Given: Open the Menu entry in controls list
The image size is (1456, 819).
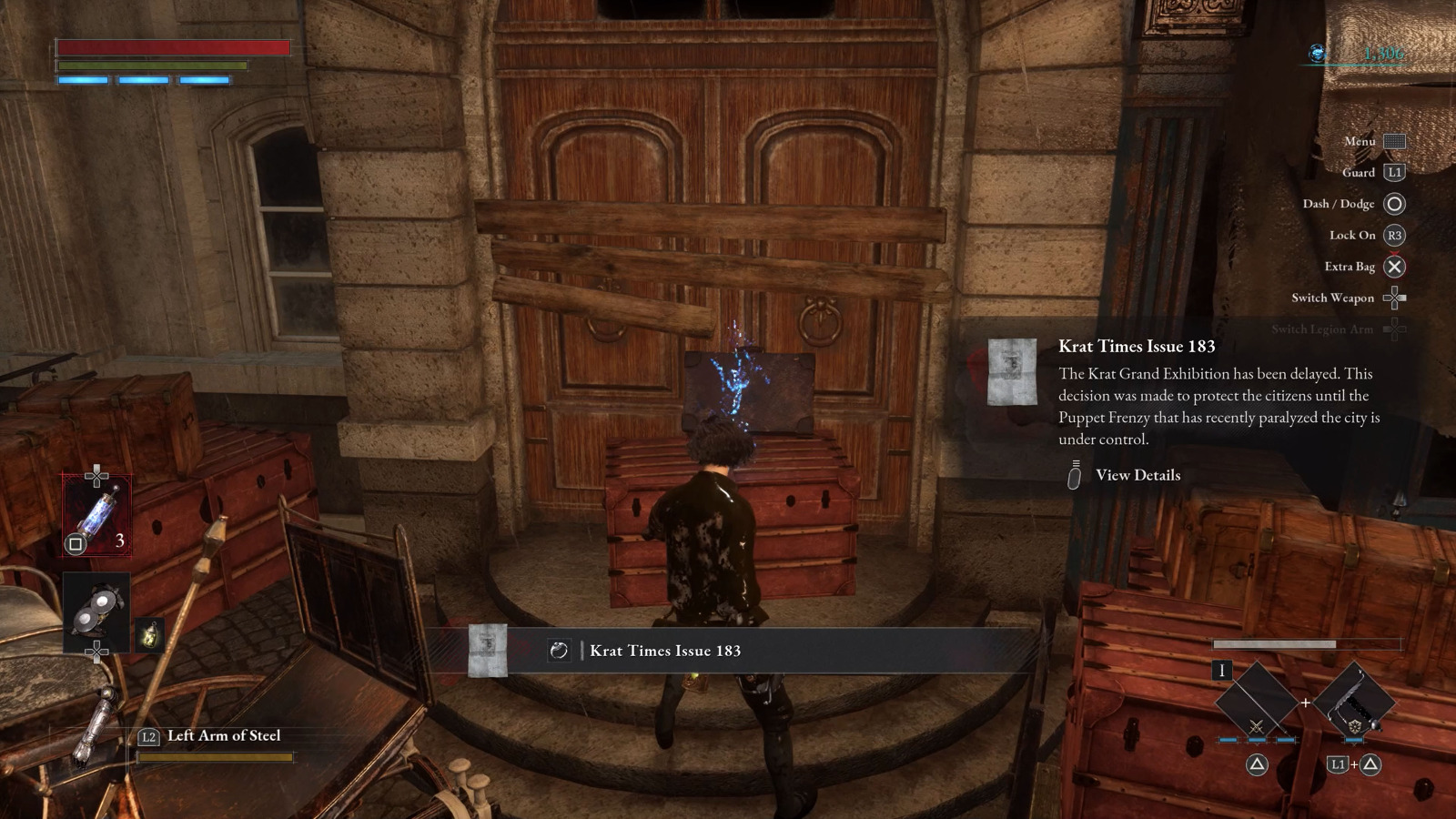Looking at the screenshot, I should [x=1374, y=141].
